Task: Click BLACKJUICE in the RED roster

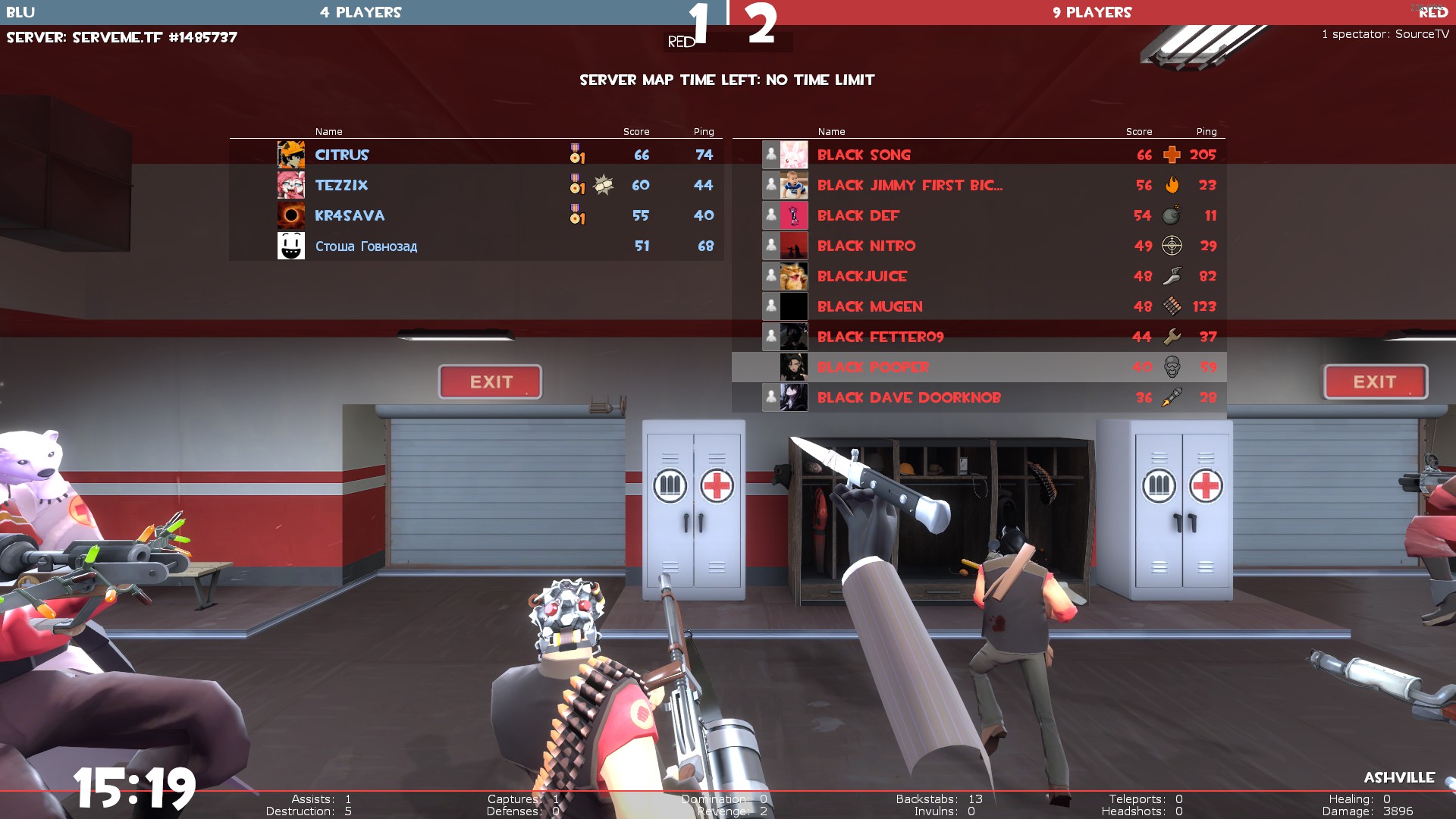Action: point(861,276)
